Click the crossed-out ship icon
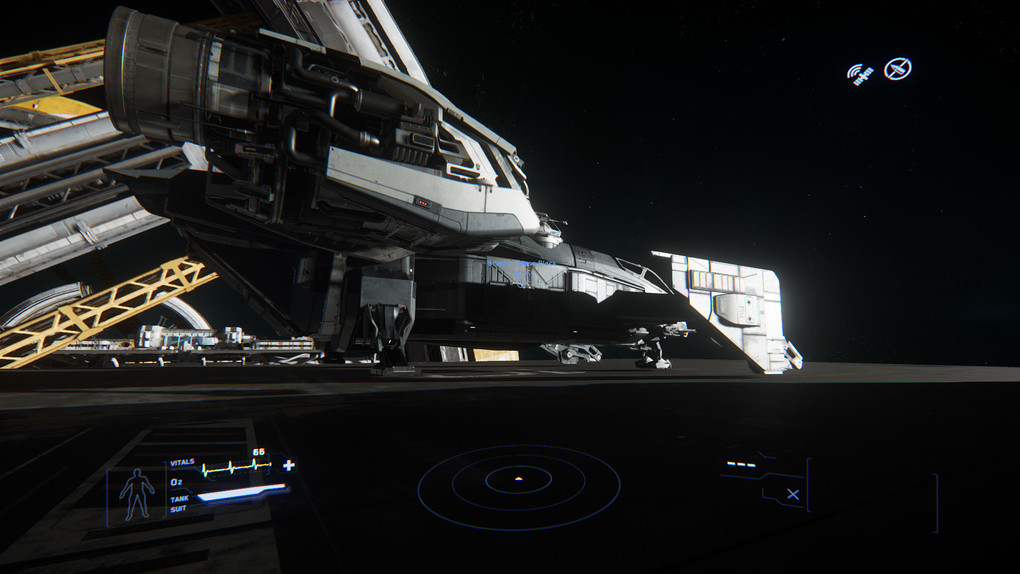Screen dimensions: 1020x574 897,69
